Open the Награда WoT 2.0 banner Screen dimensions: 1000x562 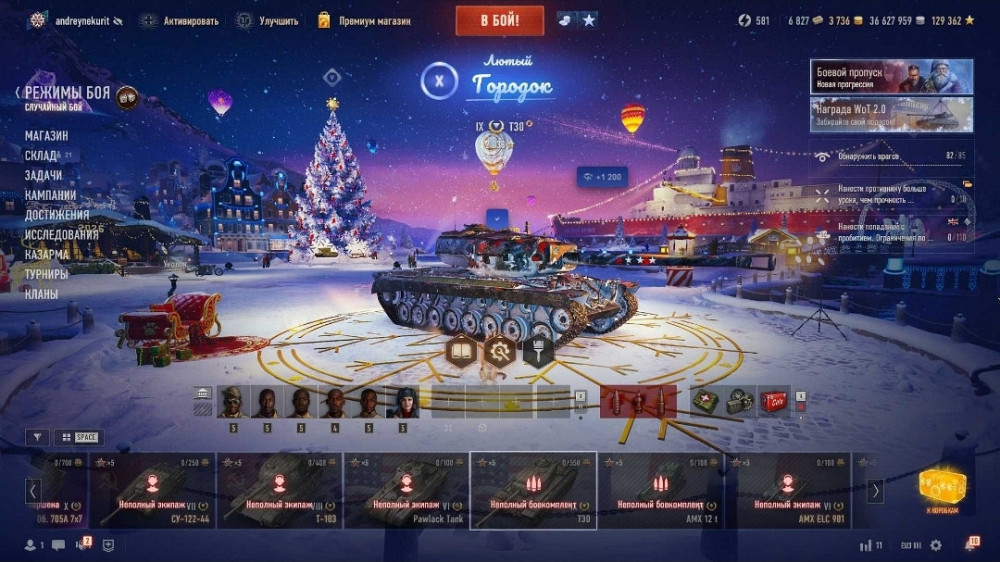click(891, 114)
